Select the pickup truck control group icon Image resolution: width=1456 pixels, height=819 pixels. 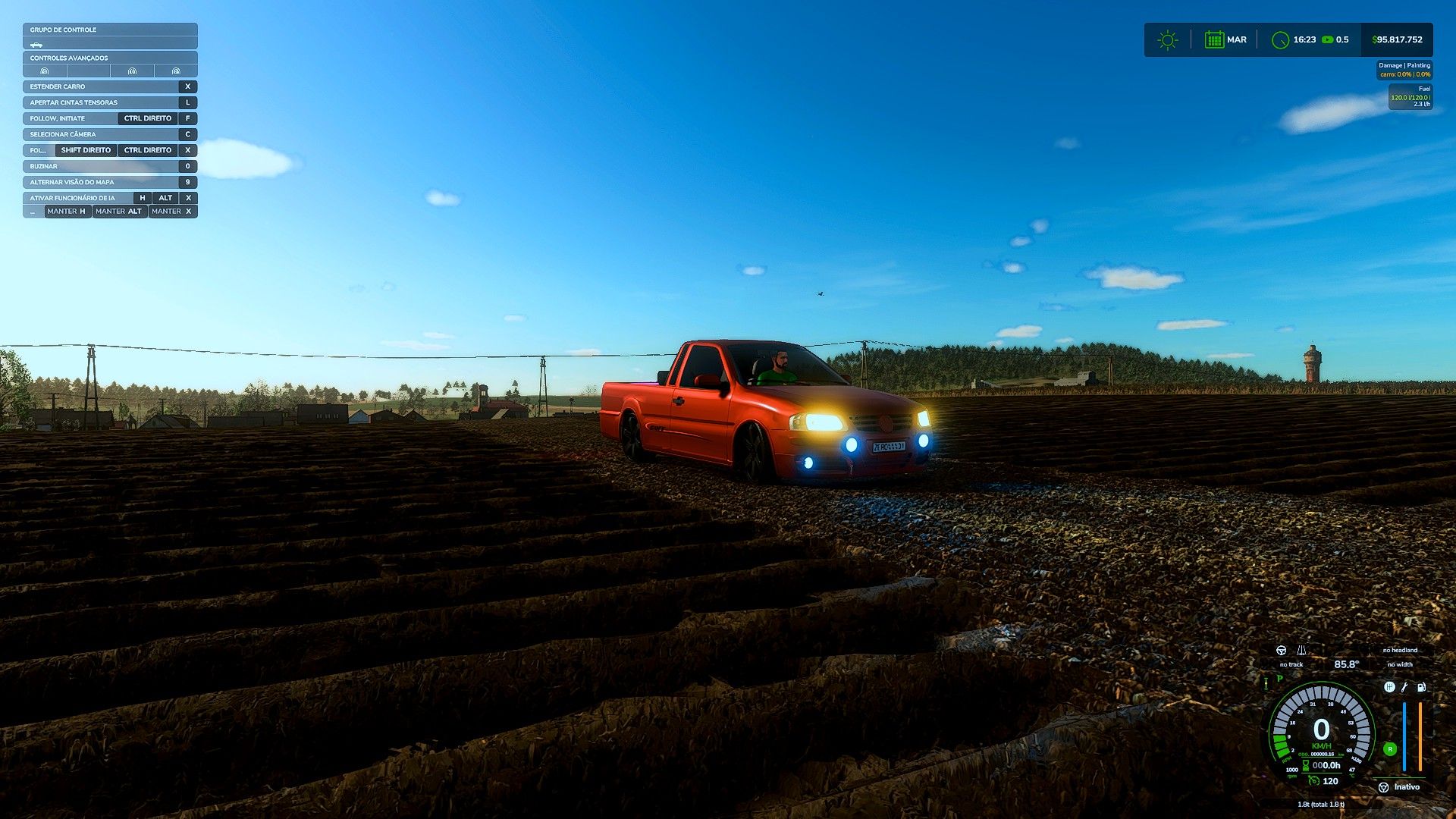pyautogui.click(x=36, y=45)
